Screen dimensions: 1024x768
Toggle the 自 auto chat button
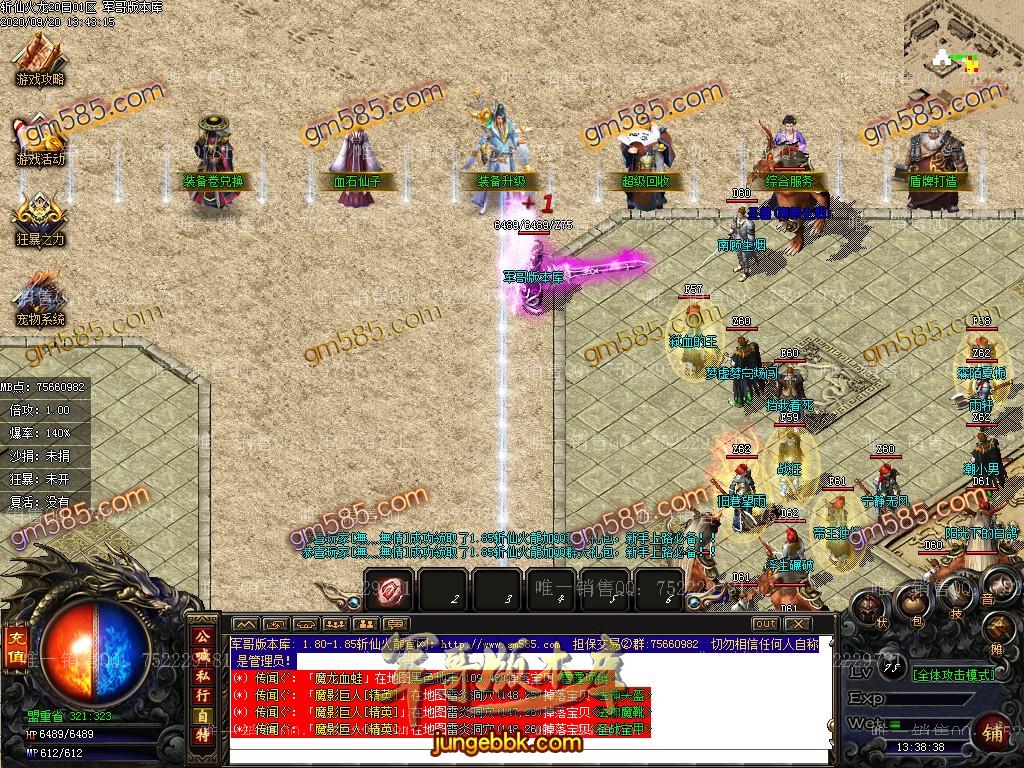pyautogui.click(x=201, y=717)
